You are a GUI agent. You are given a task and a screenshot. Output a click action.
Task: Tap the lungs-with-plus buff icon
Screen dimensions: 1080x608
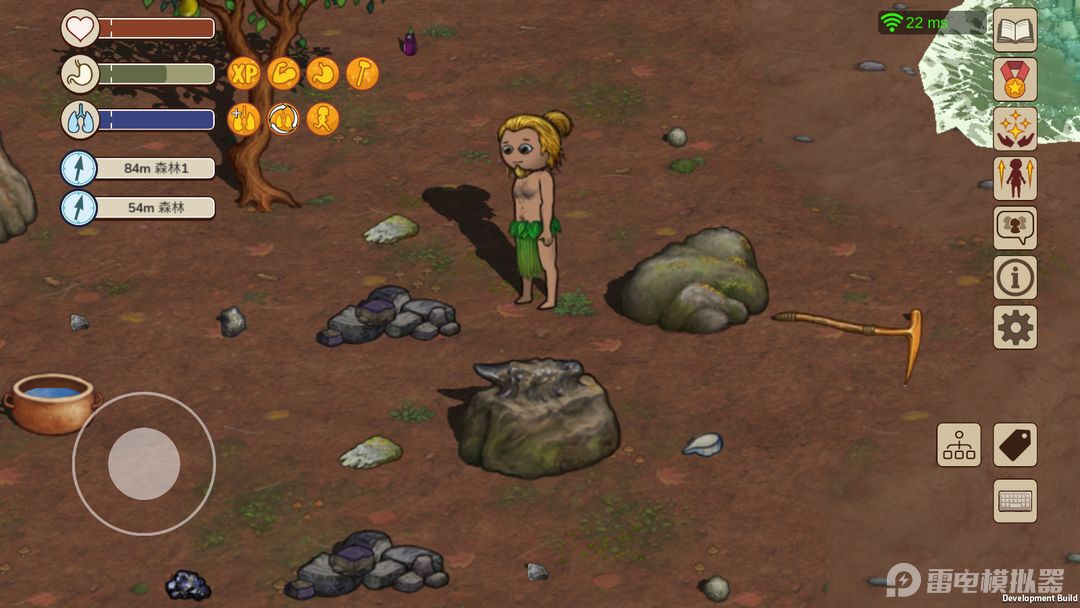244,119
